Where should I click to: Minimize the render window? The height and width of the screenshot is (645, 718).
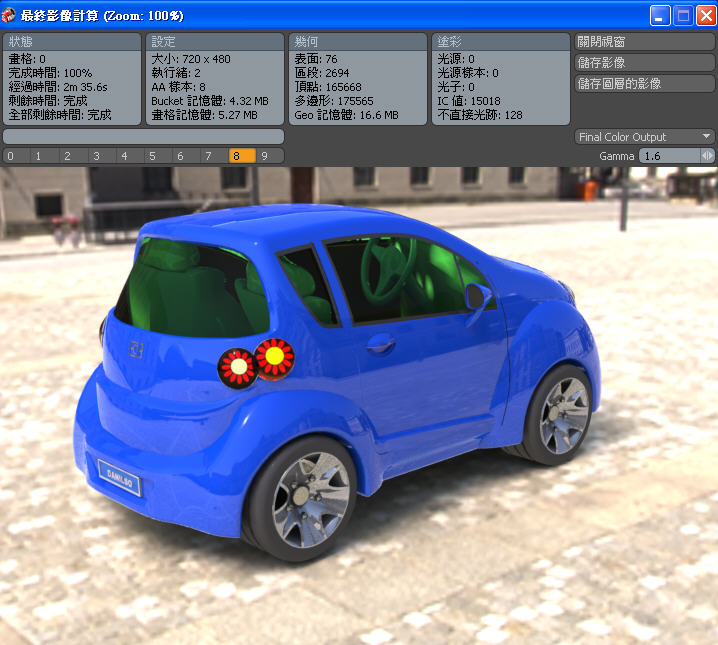[660, 15]
